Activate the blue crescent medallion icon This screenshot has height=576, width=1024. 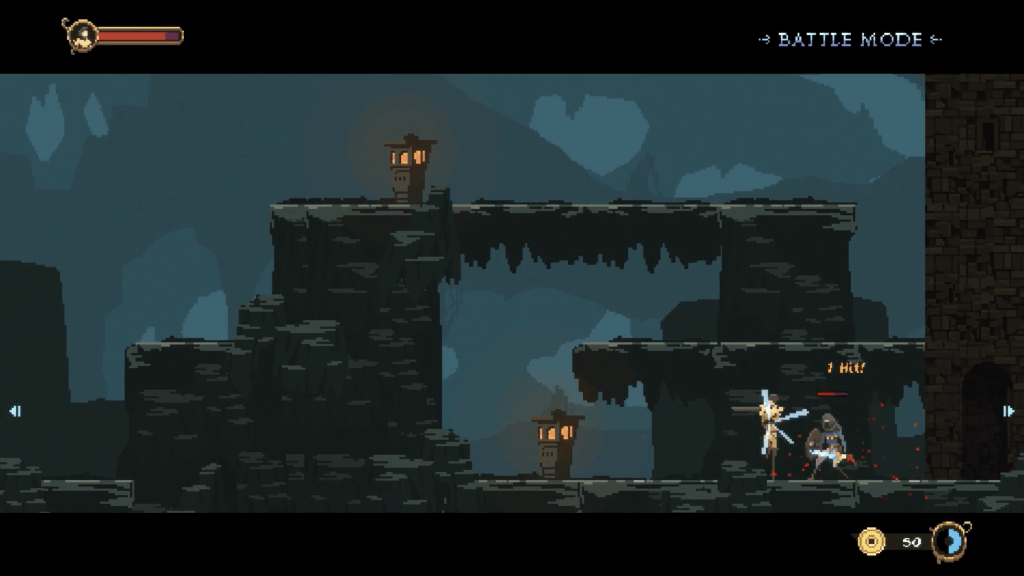click(947, 541)
